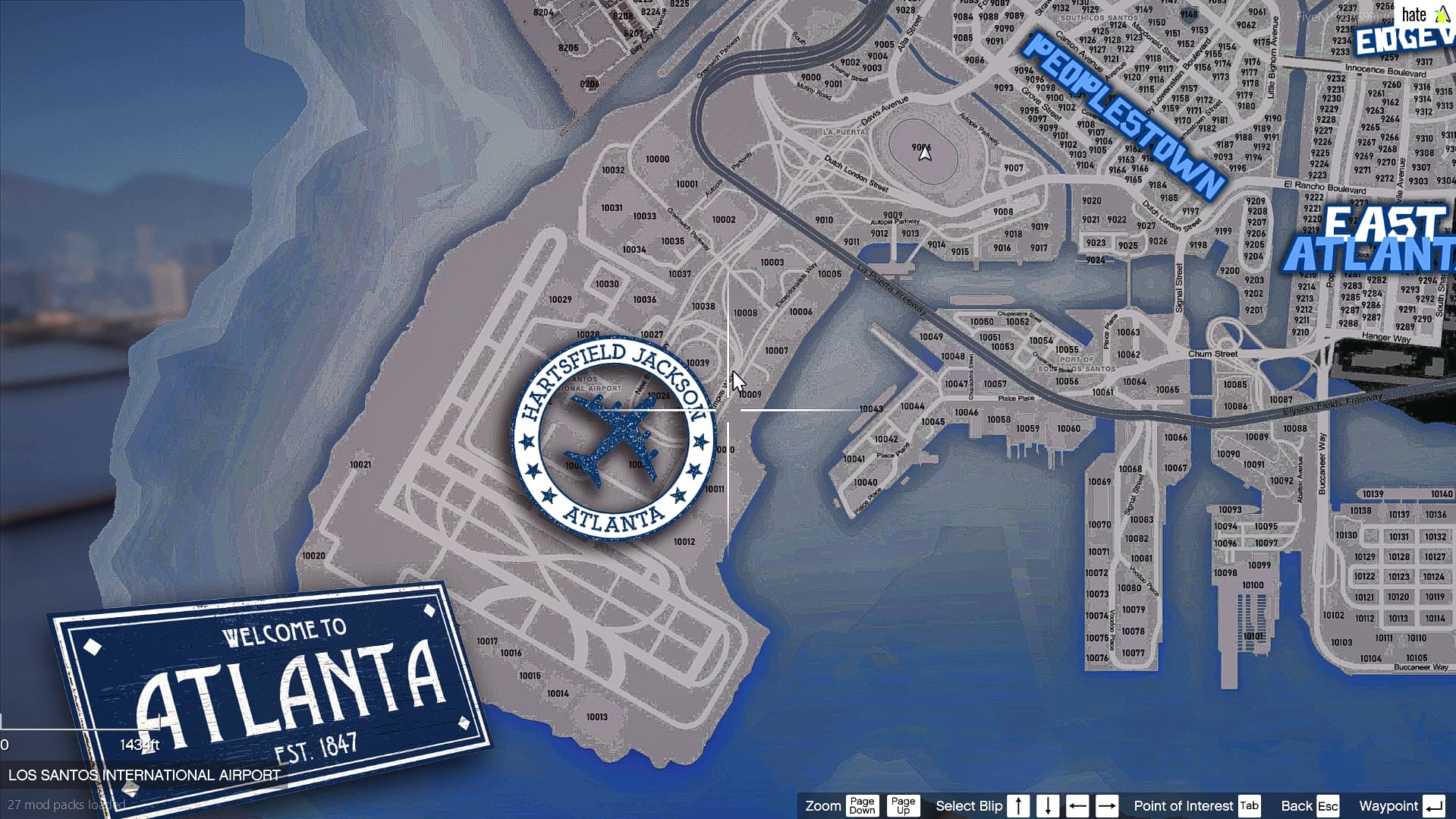
Task: Click the Page Down zoom key icon
Action: click(862, 806)
